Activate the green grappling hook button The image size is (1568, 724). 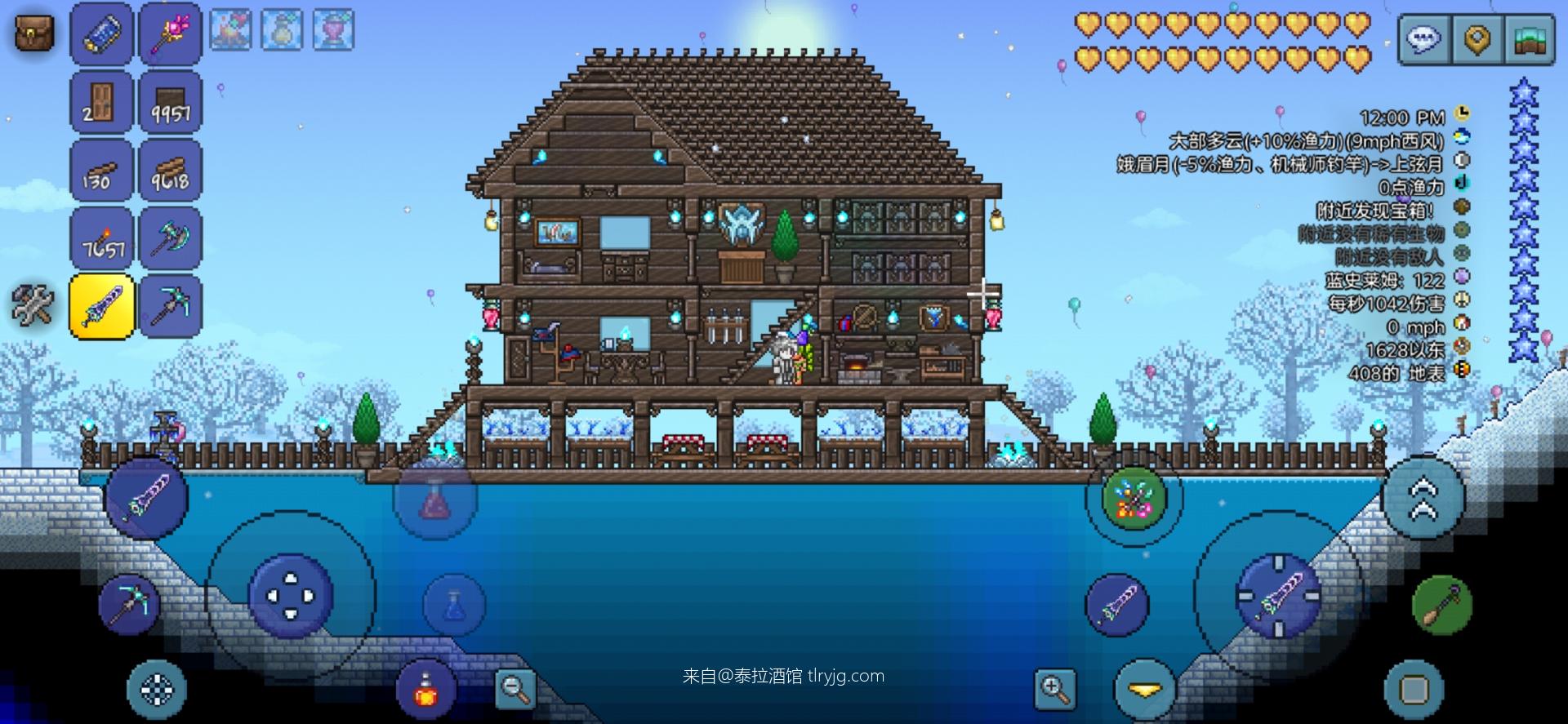tap(1442, 606)
